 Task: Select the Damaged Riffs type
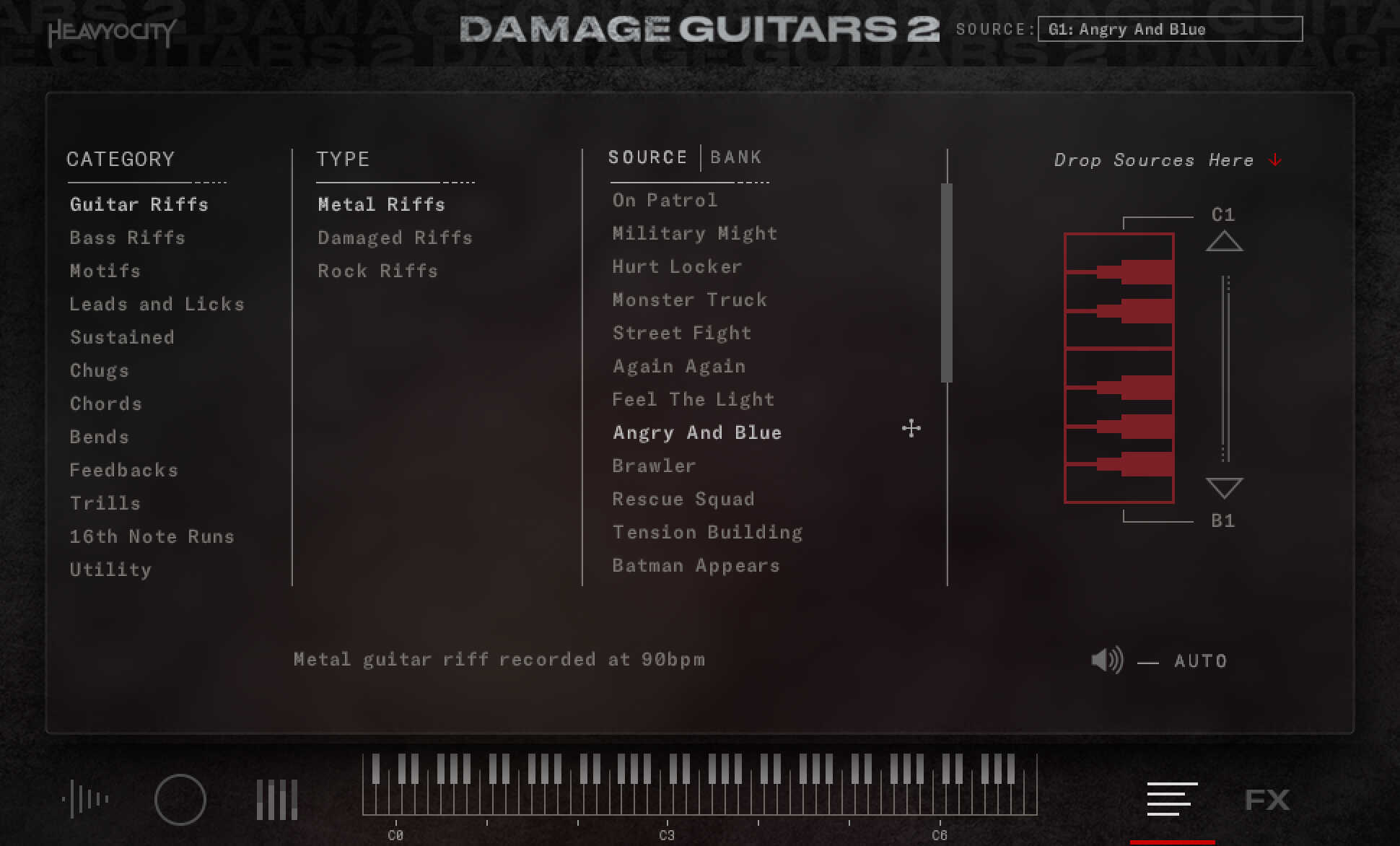click(x=395, y=237)
